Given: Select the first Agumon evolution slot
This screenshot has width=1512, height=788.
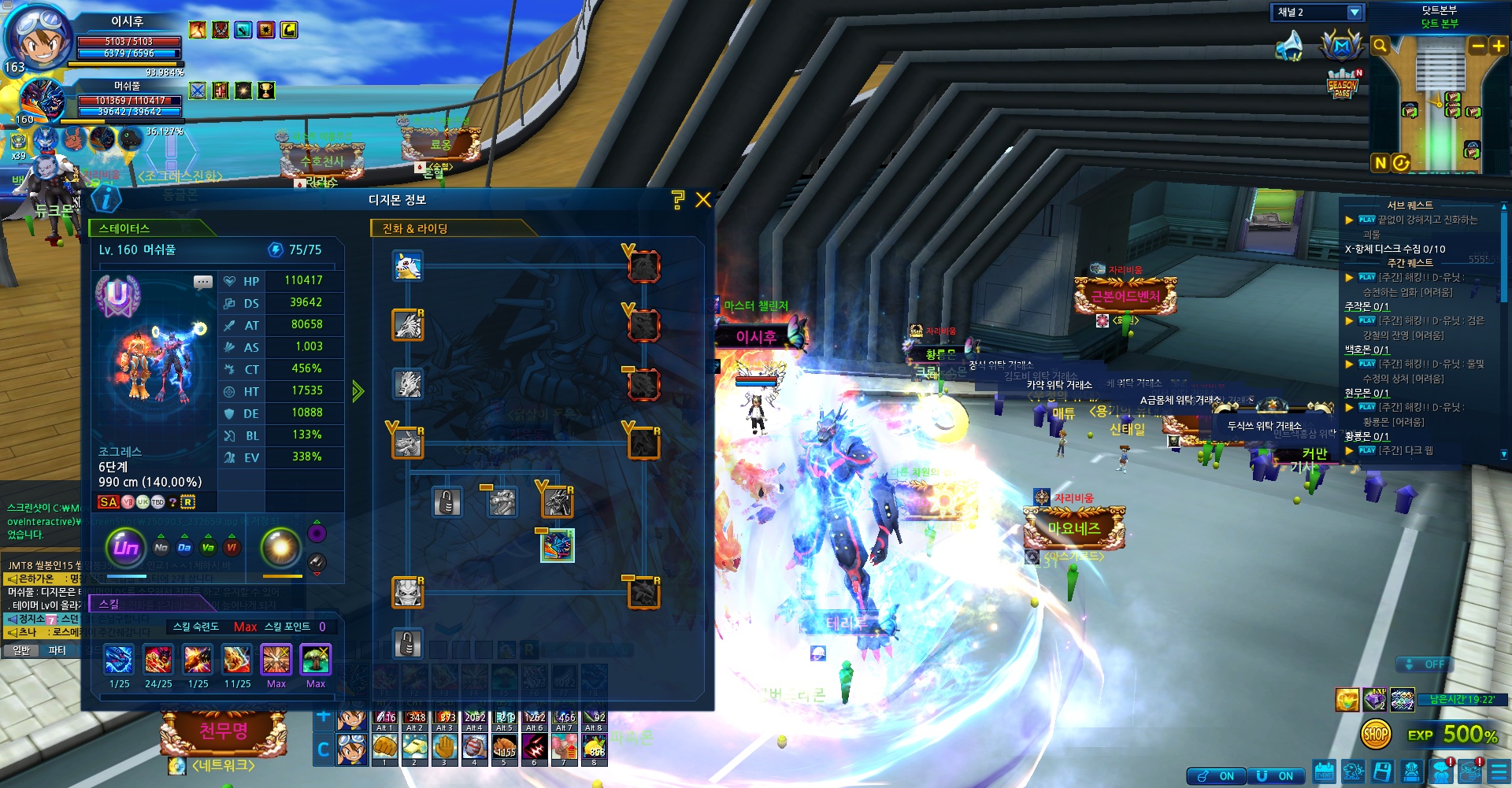Looking at the screenshot, I should point(408,266).
